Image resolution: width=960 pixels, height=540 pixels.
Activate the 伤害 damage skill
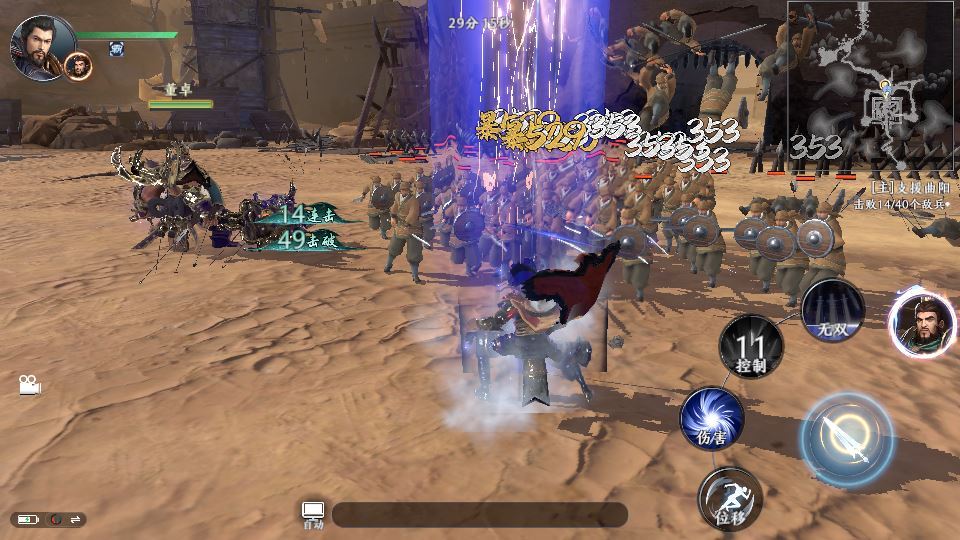pyautogui.click(x=712, y=418)
